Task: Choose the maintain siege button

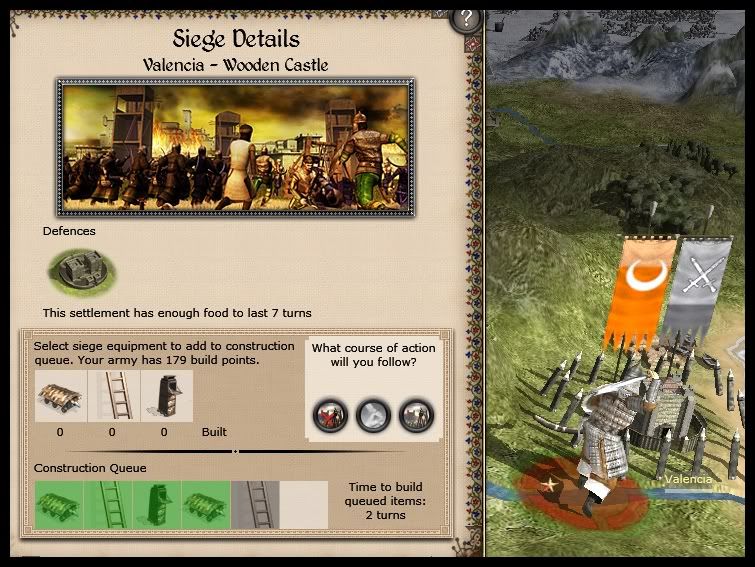Action: point(415,414)
